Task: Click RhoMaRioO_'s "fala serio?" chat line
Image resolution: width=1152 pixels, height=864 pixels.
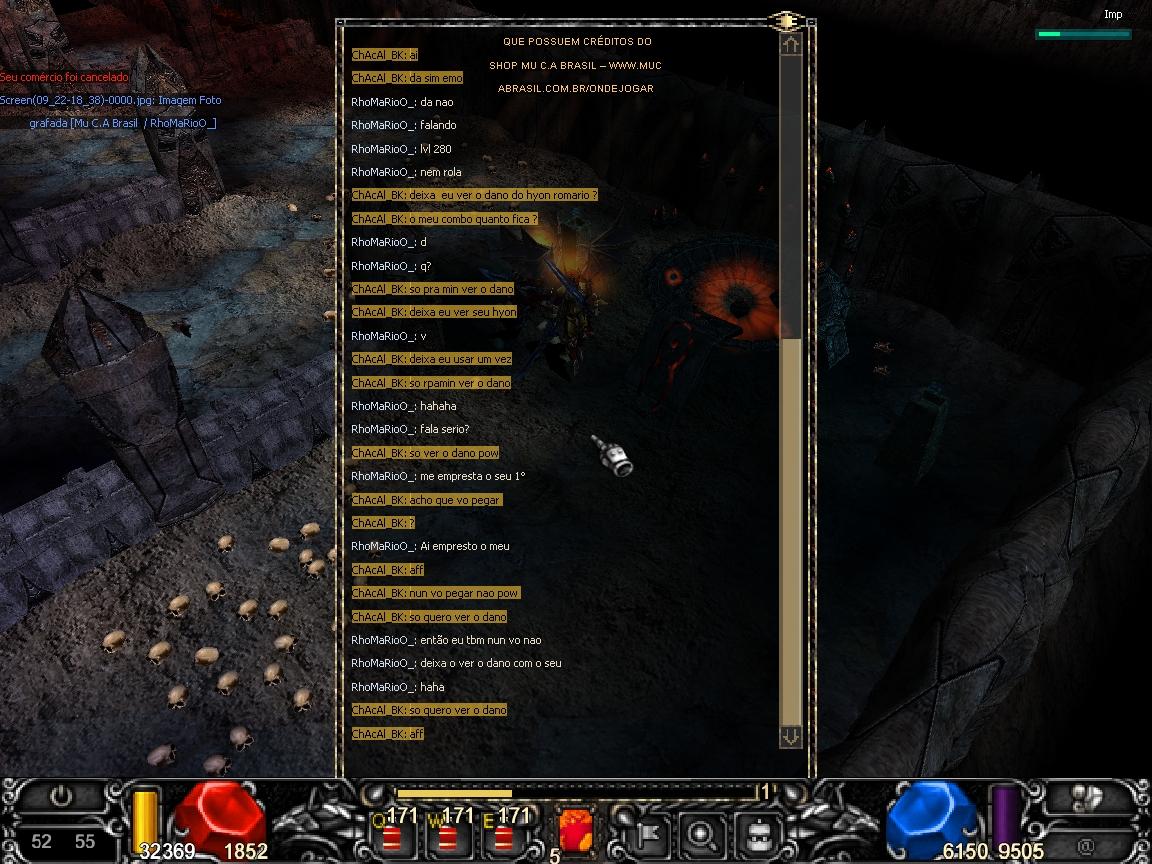Action: tap(410, 429)
